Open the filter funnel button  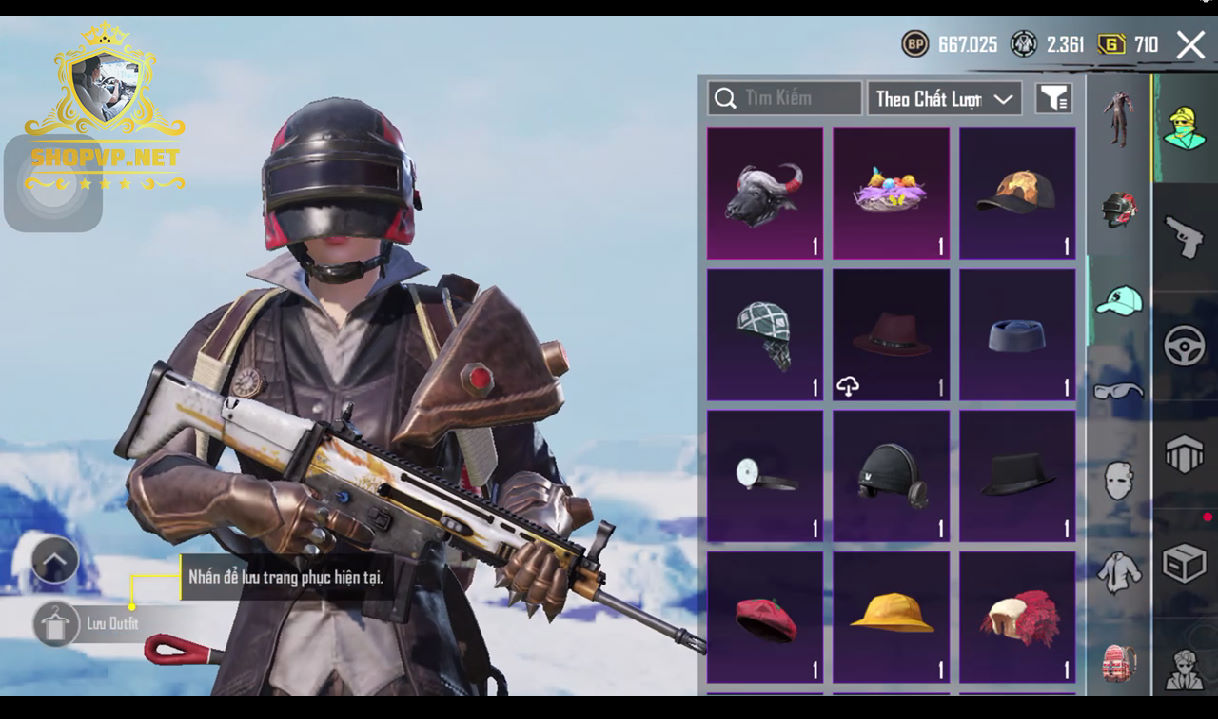pyautogui.click(x=1053, y=98)
